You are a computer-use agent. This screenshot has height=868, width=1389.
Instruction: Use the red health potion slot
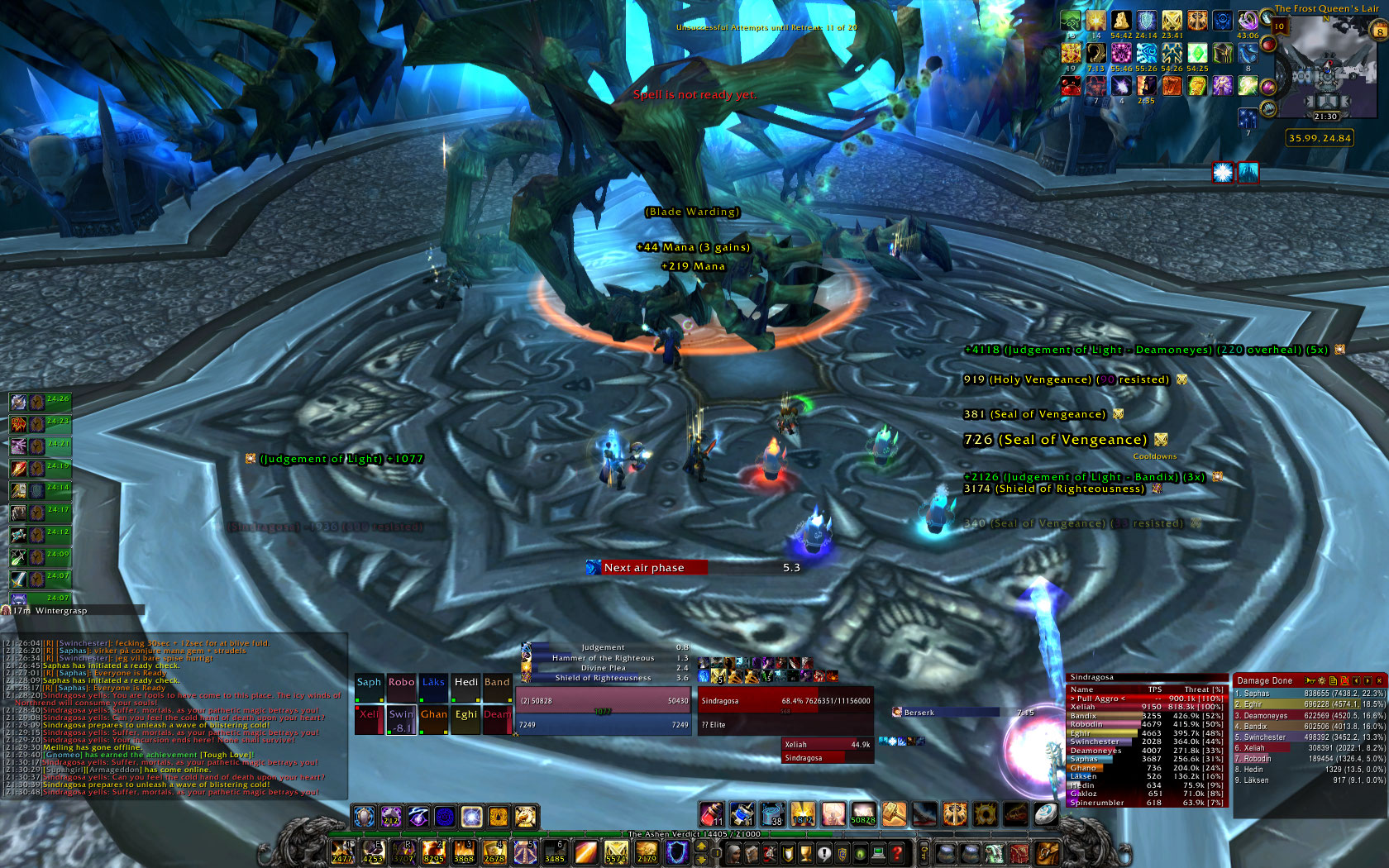(712, 814)
